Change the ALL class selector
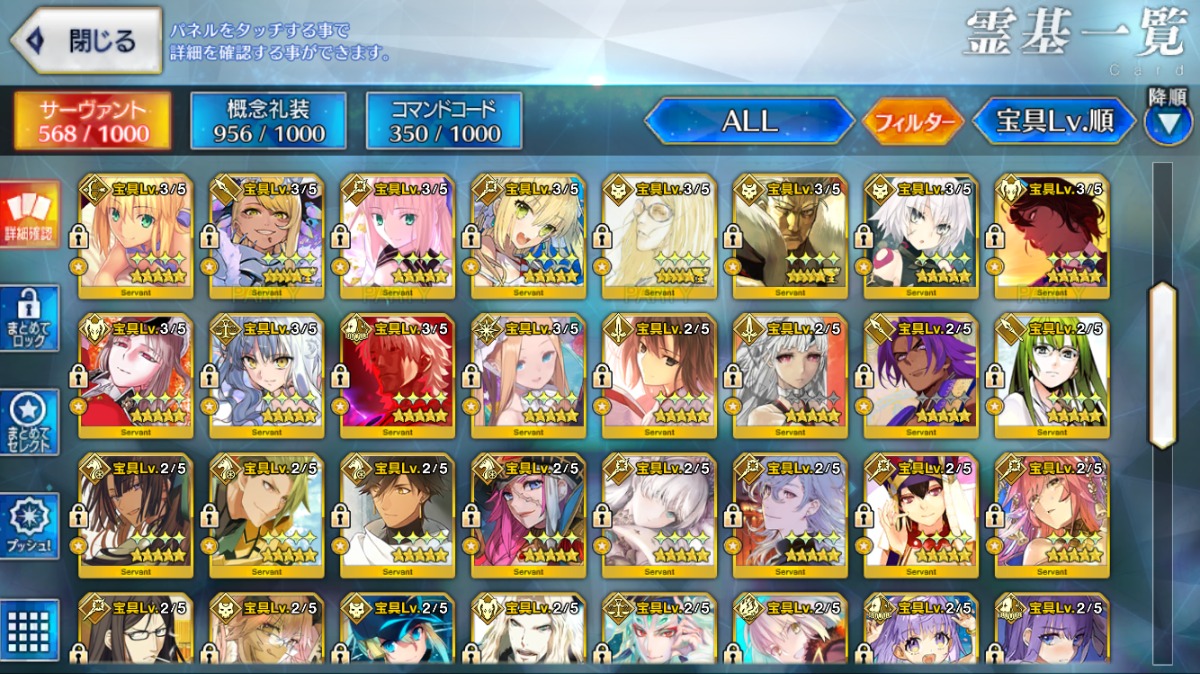Image resolution: width=1200 pixels, height=674 pixels. (x=749, y=122)
